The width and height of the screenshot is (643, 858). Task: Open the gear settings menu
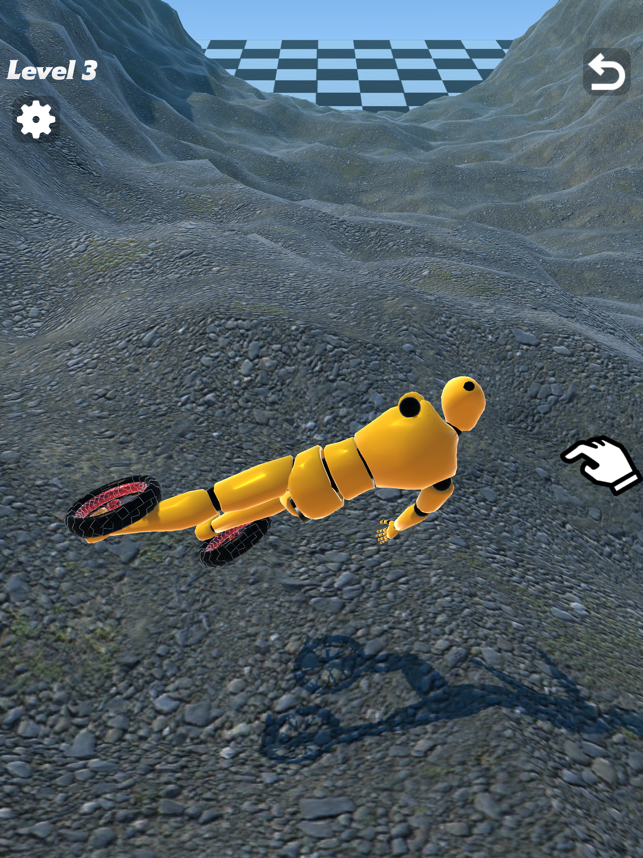click(x=36, y=120)
